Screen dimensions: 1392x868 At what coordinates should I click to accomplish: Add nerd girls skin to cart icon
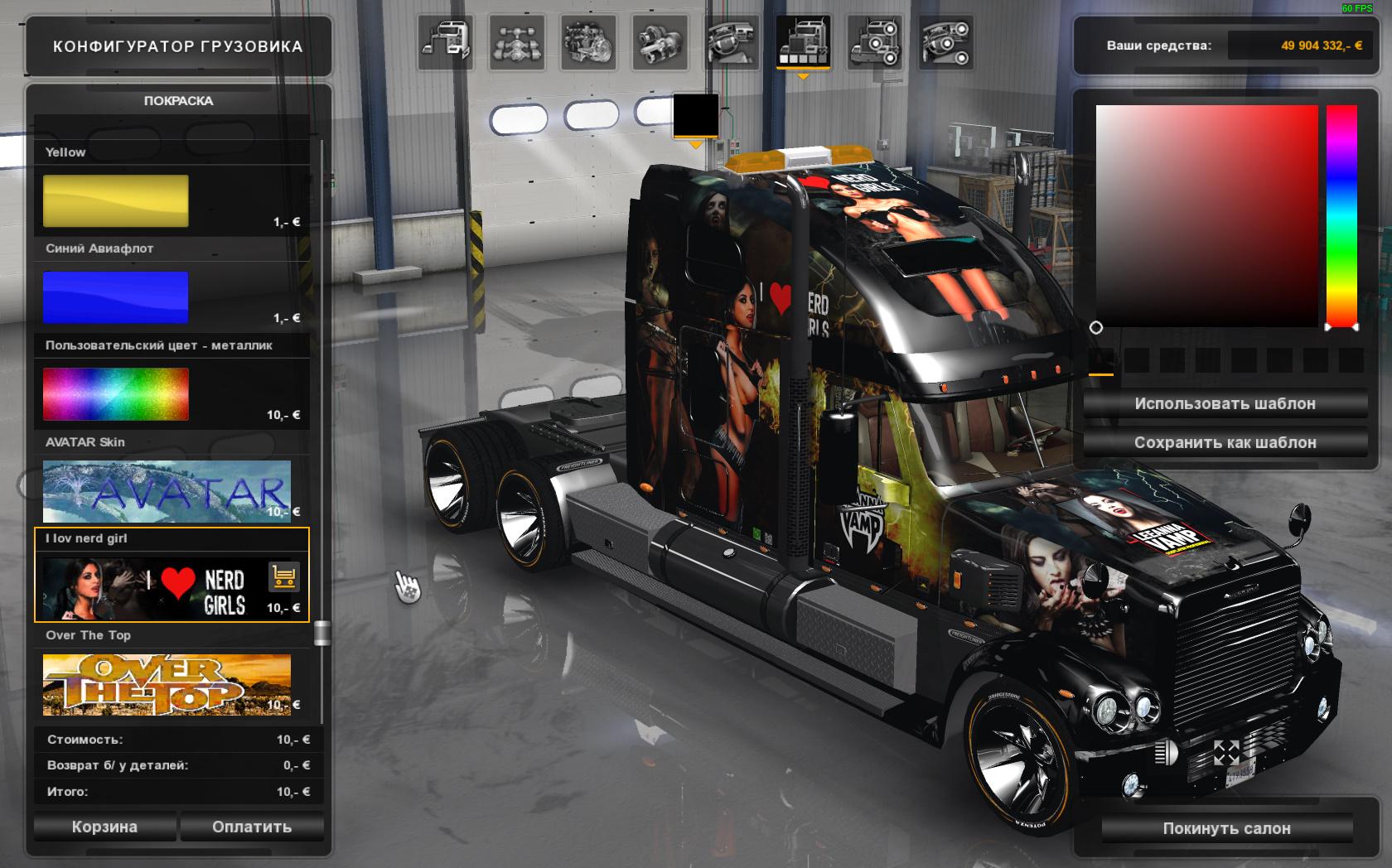click(283, 577)
